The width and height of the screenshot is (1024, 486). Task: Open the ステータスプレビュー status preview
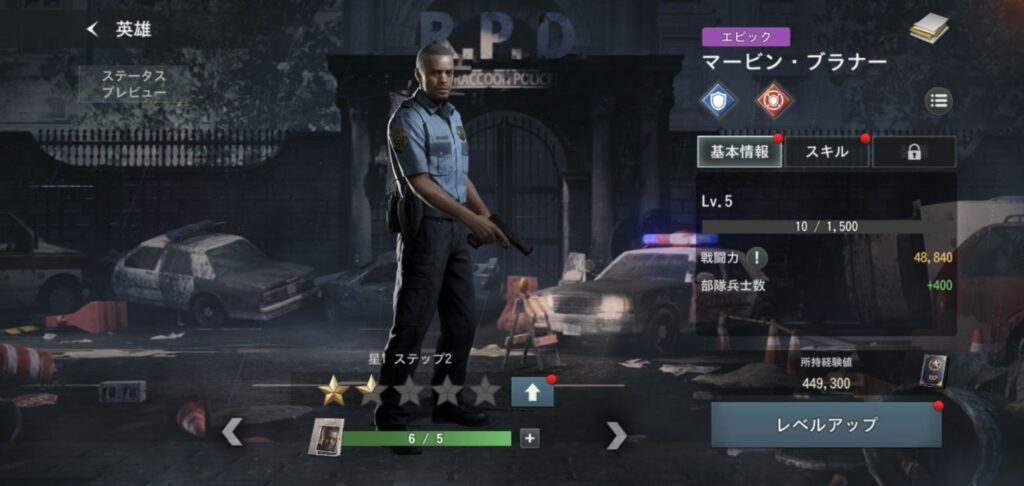coord(133,84)
